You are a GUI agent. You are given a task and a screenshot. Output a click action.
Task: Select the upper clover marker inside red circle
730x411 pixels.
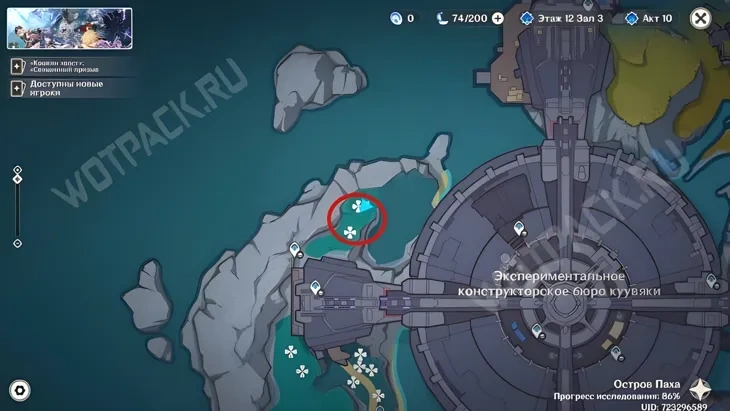(x=357, y=207)
